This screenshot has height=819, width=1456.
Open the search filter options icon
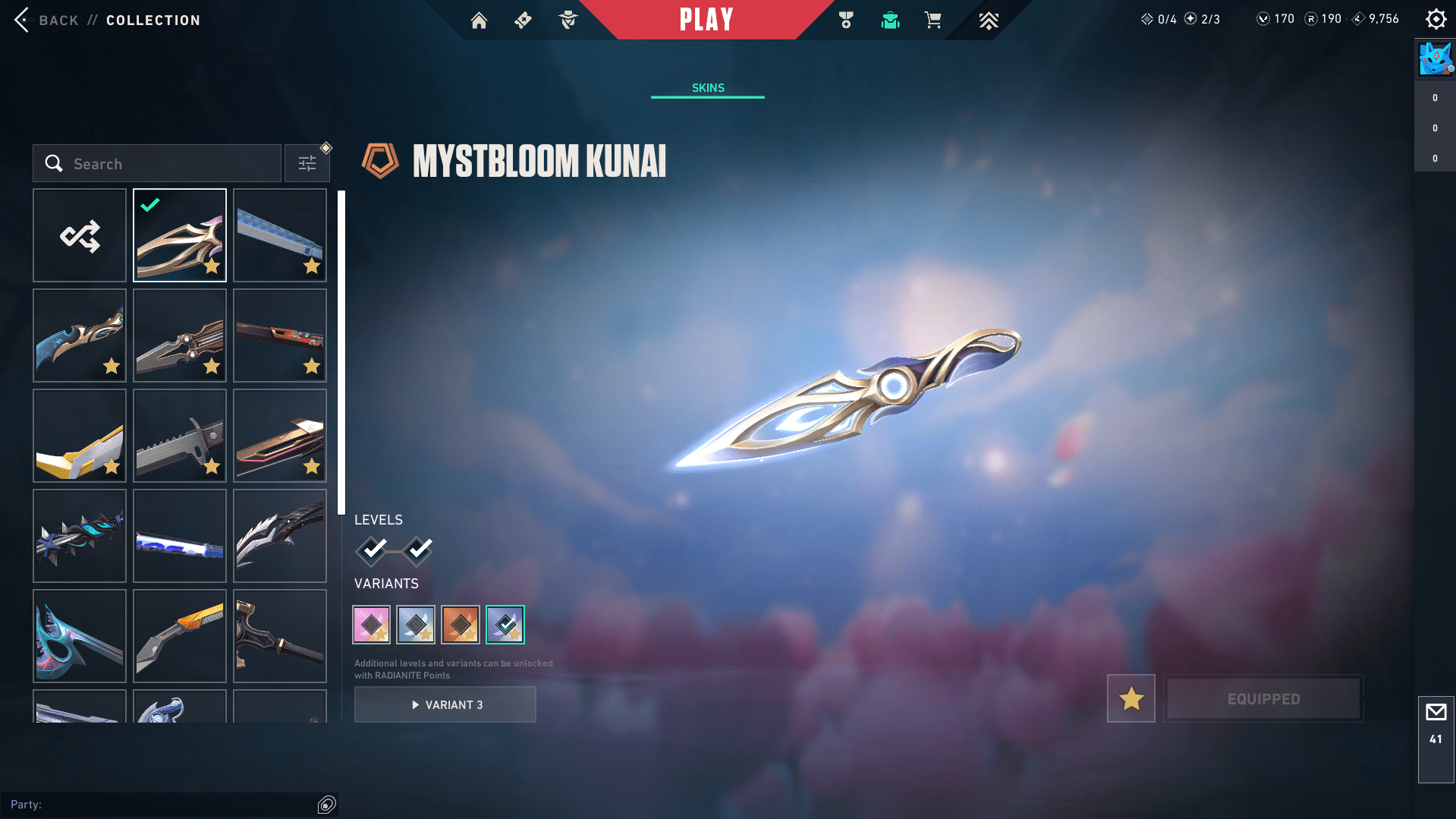[x=307, y=162]
